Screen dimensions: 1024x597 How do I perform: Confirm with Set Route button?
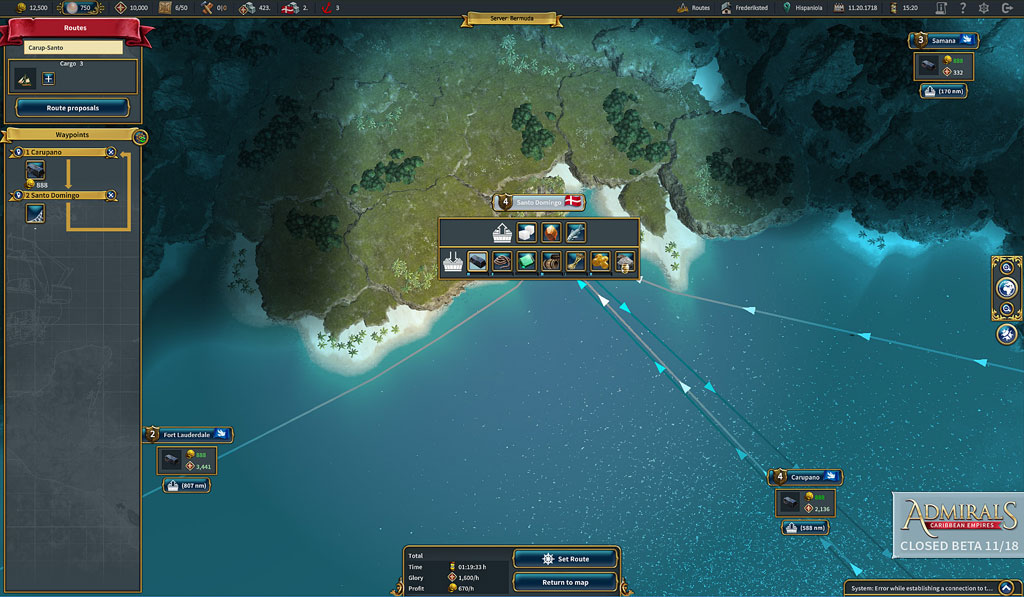tap(565, 559)
